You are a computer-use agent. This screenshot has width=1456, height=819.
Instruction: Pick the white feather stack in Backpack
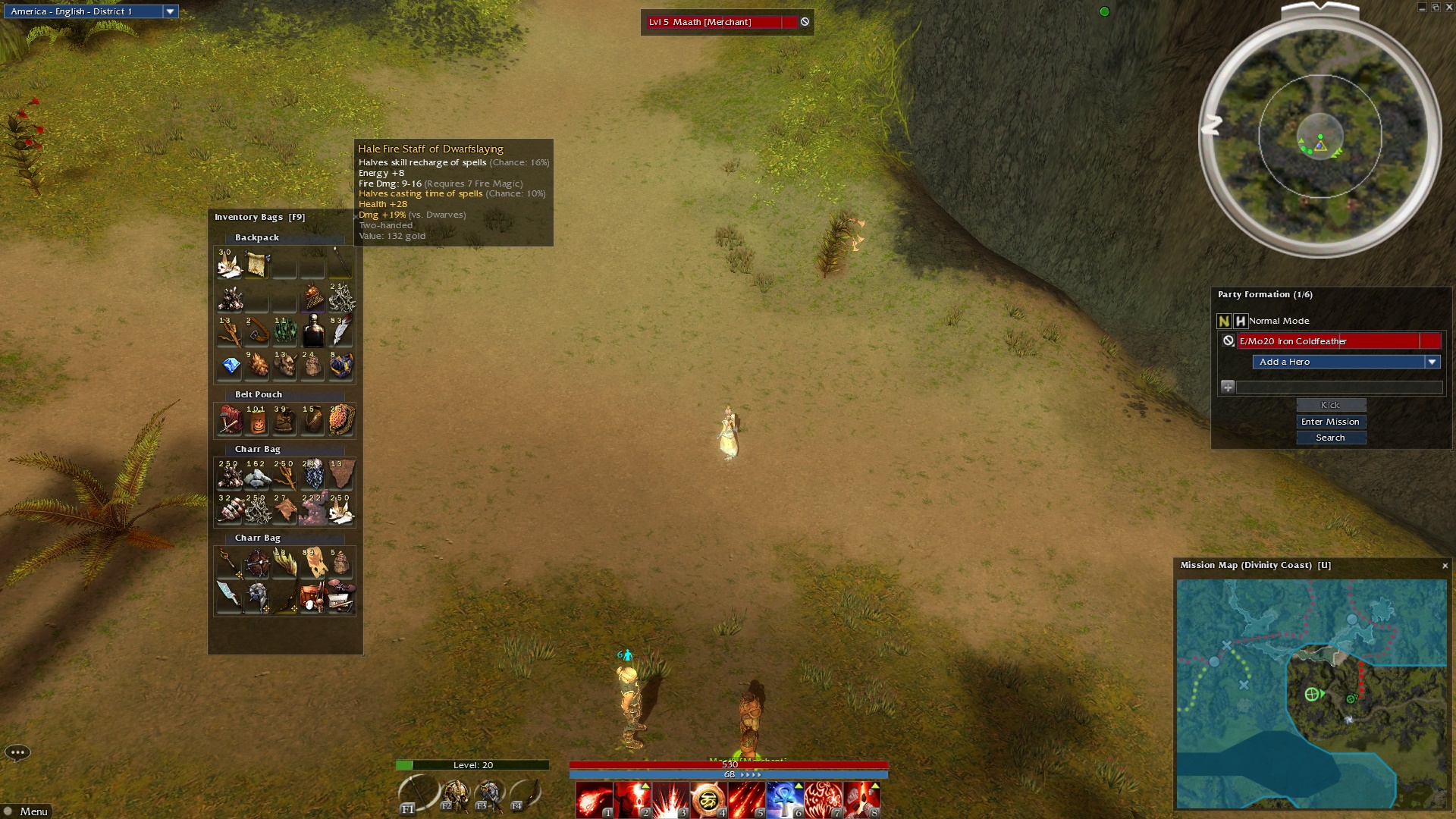pyautogui.click(x=340, y=331)
